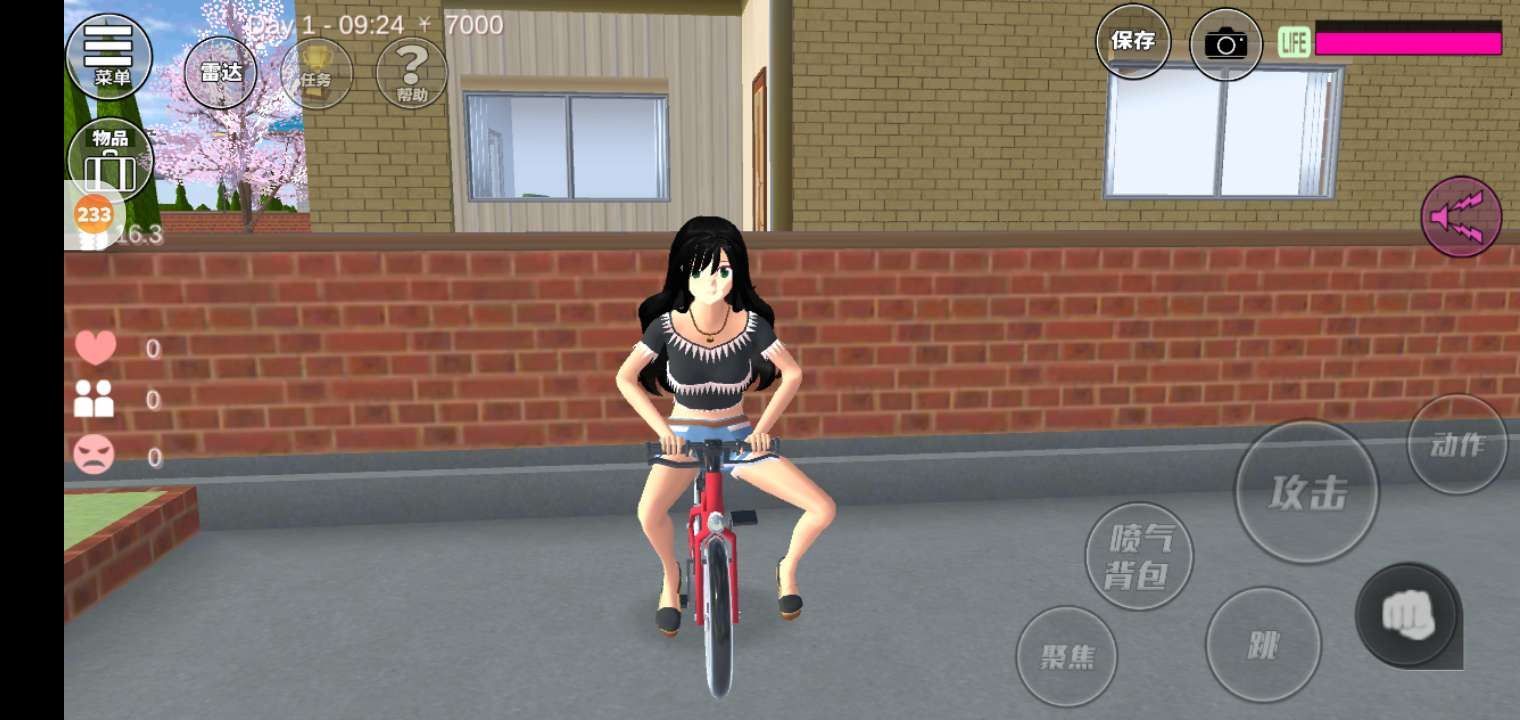Image resolution: width=1520 pixels, height=720 pixels.
Task: Tap the 聚焦 focus button
Action: (1066, 656)
